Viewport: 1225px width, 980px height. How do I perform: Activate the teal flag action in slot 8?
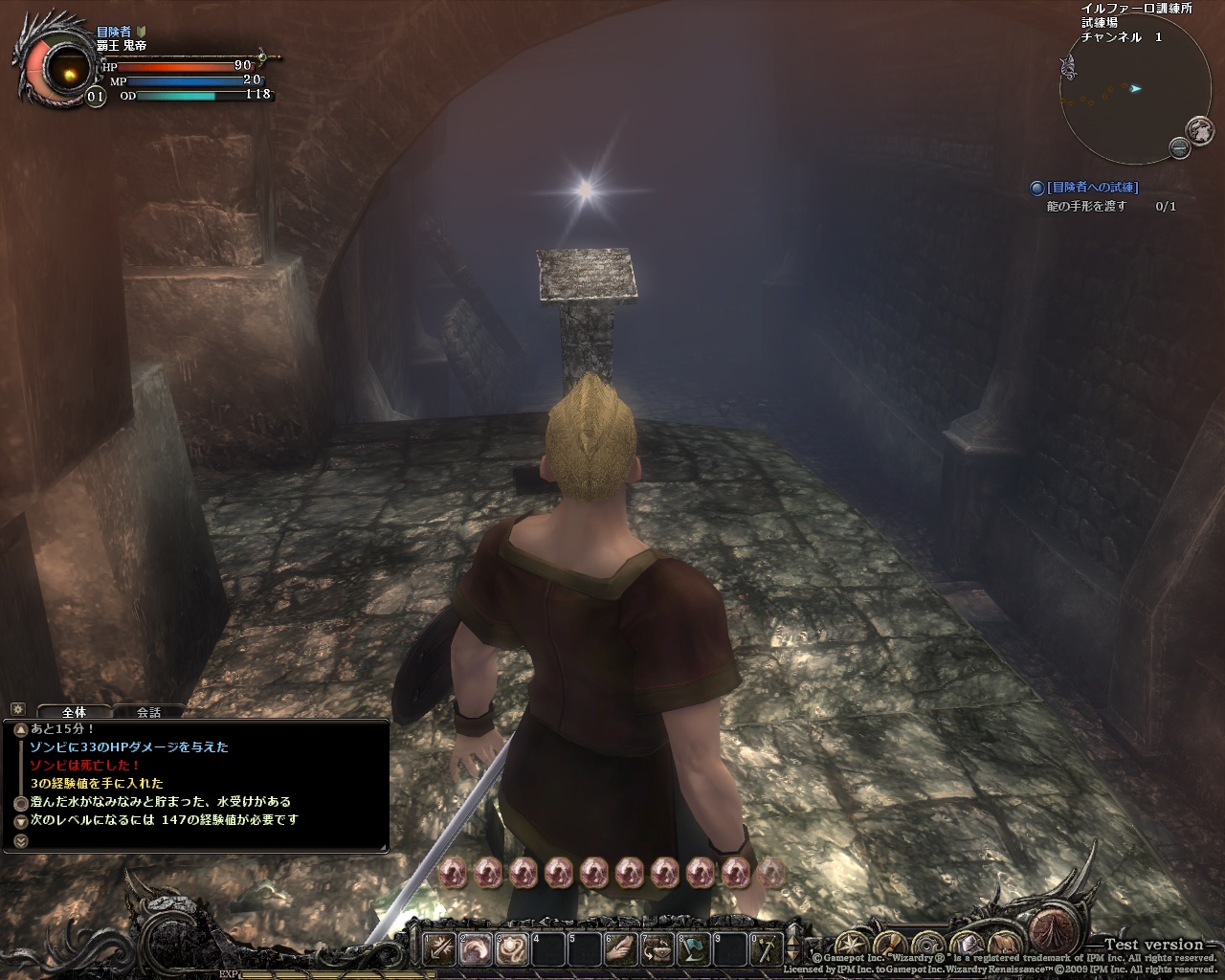tap(694, 949)
